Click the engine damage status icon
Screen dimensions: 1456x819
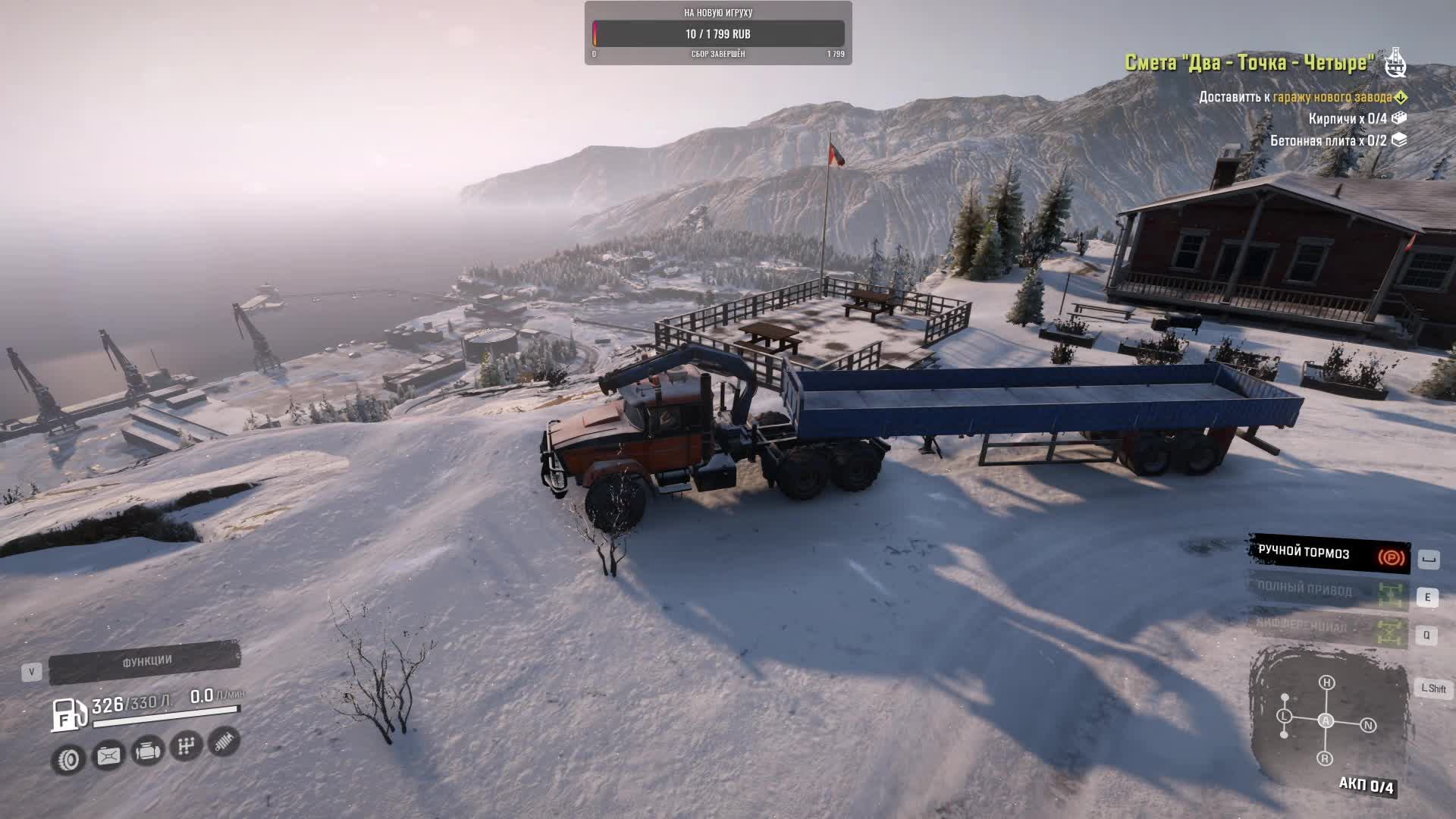pyautogui.click(x=147, y=751)
